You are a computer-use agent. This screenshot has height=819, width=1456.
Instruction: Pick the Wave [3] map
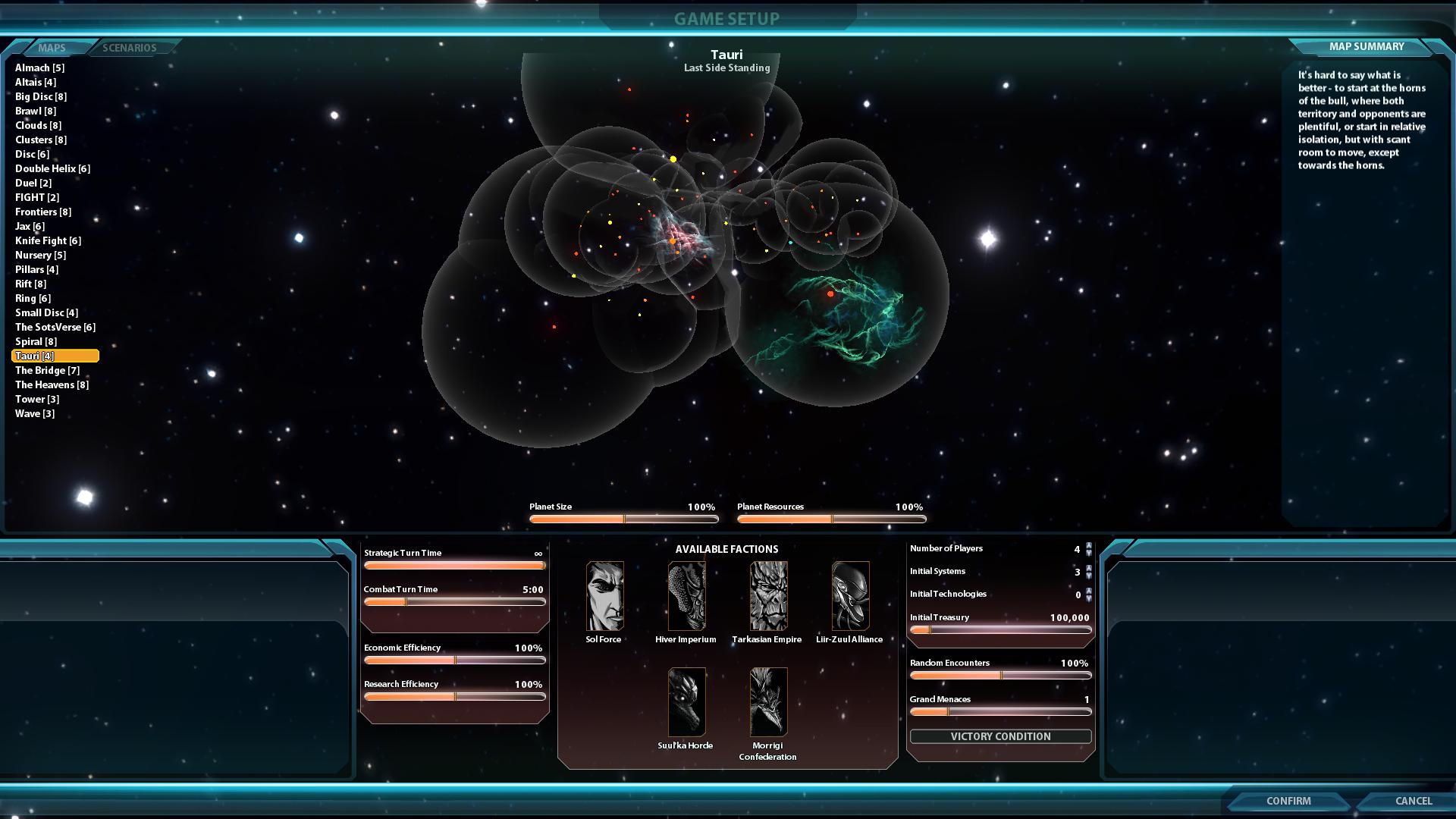coord(35,413)
